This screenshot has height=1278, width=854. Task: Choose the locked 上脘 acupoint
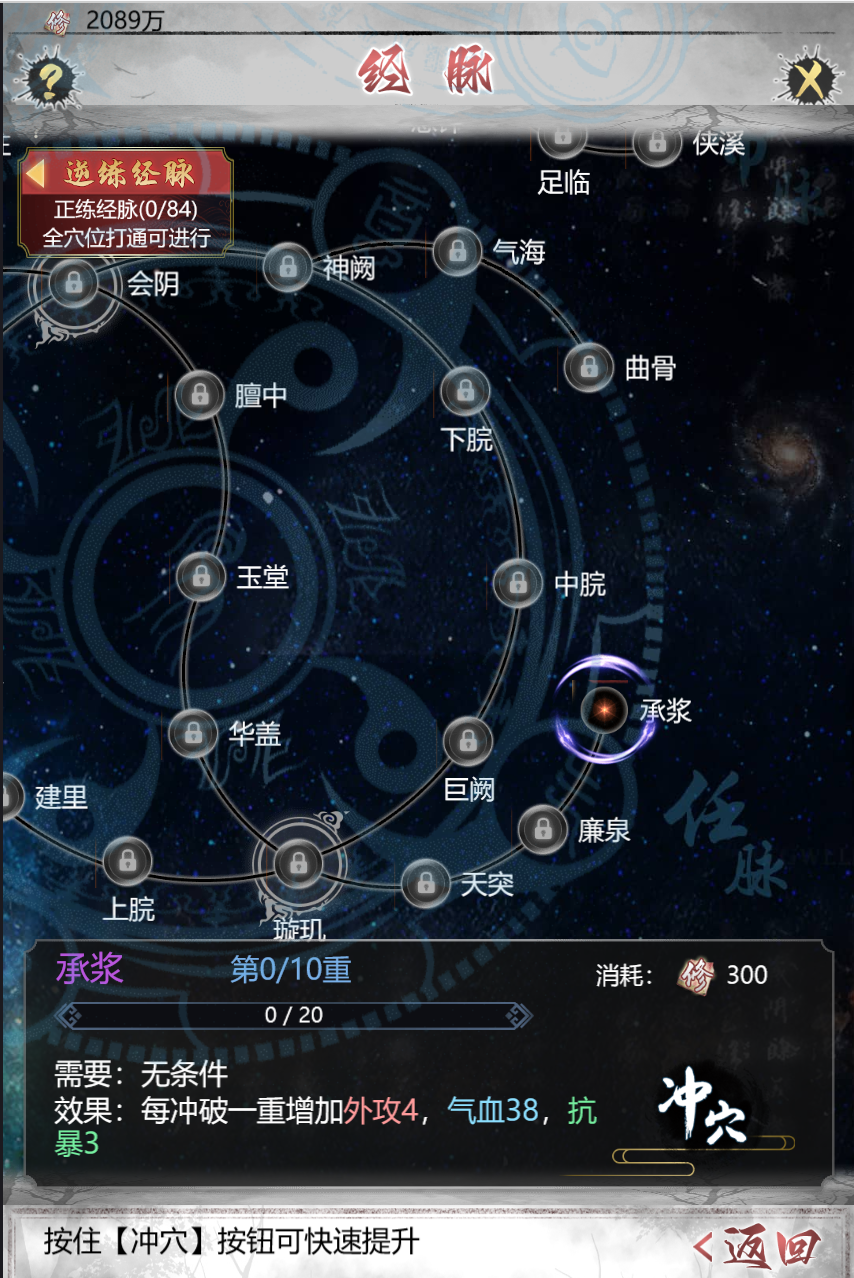[x=127, y=861]
